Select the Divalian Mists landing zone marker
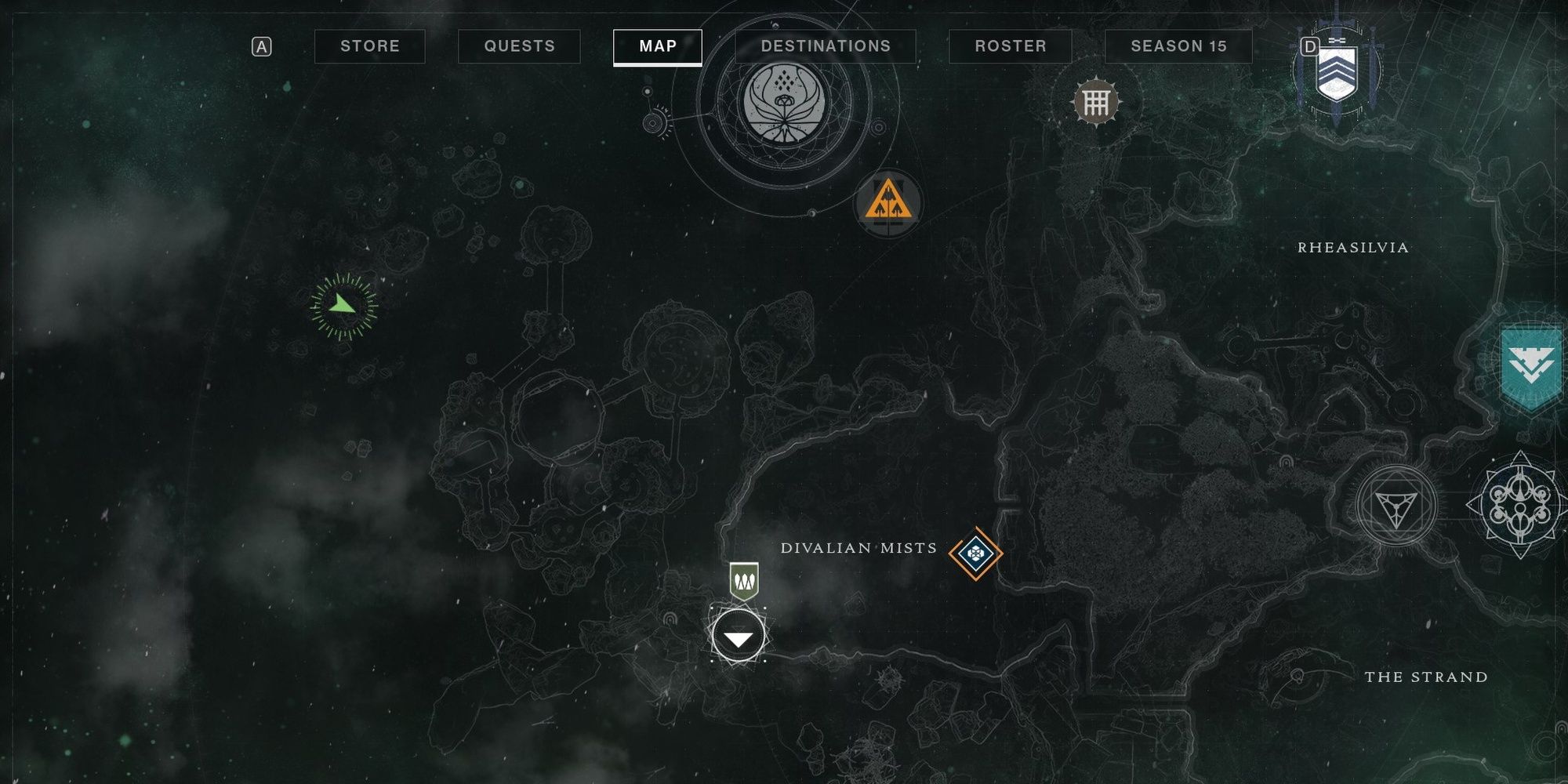1568x784 pixels. click(737, 637)
